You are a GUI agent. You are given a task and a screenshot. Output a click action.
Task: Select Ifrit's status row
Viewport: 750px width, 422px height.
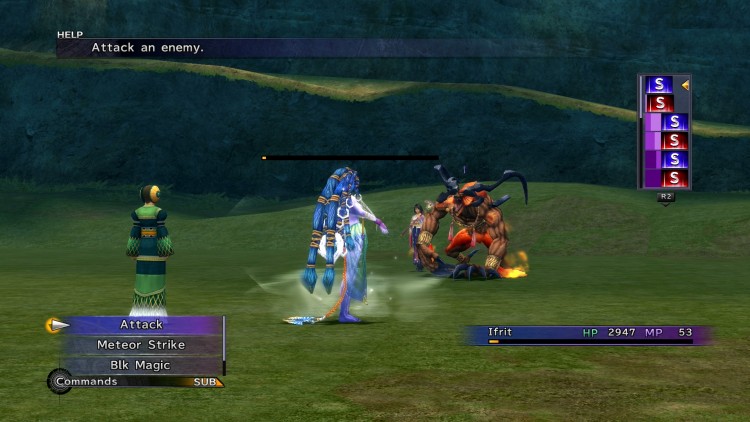point(587,331)
